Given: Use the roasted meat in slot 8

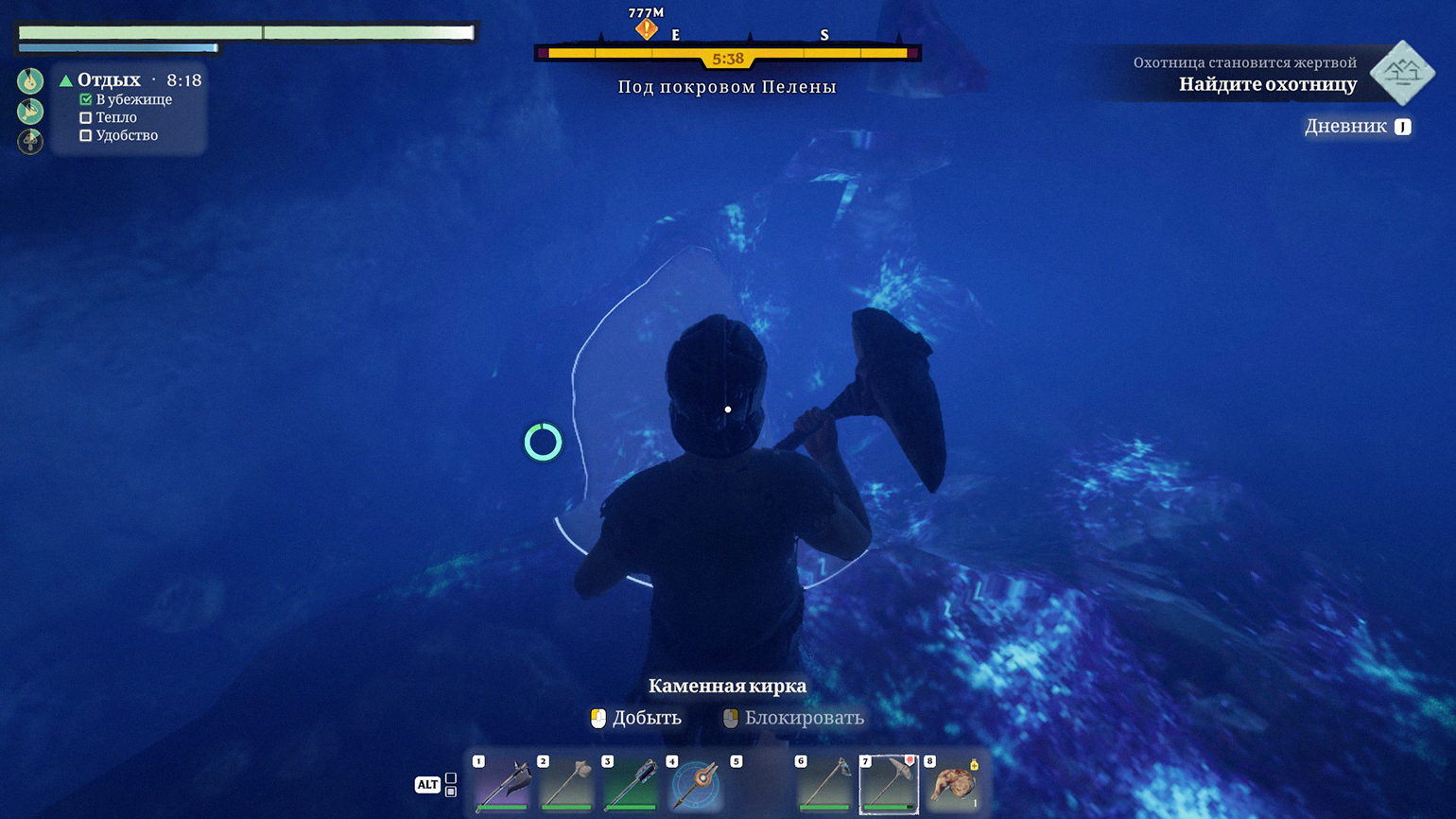Looking at the screenshot, I should coord(953,783).
